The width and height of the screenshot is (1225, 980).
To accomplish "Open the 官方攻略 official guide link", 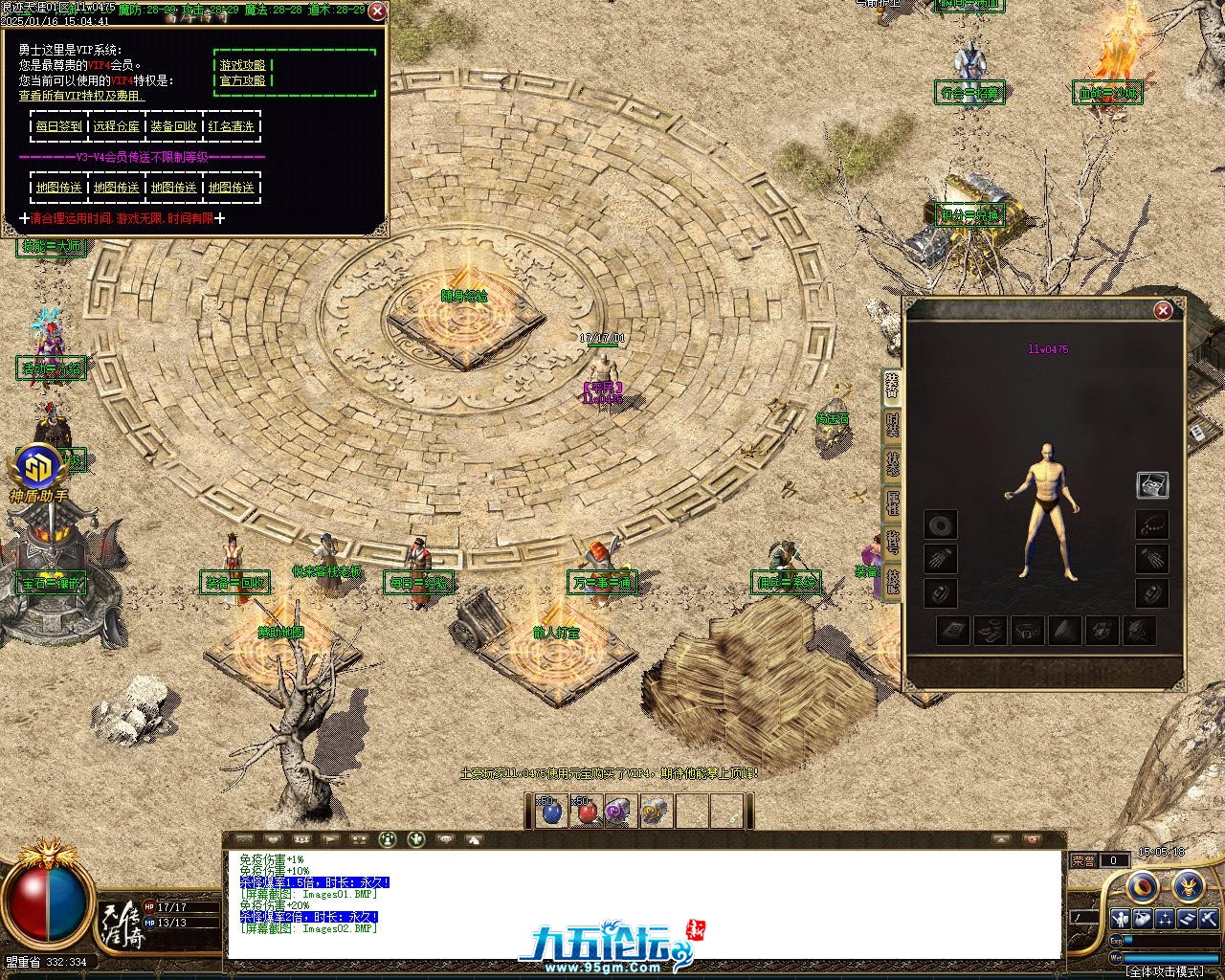I will tap(243, 80).
